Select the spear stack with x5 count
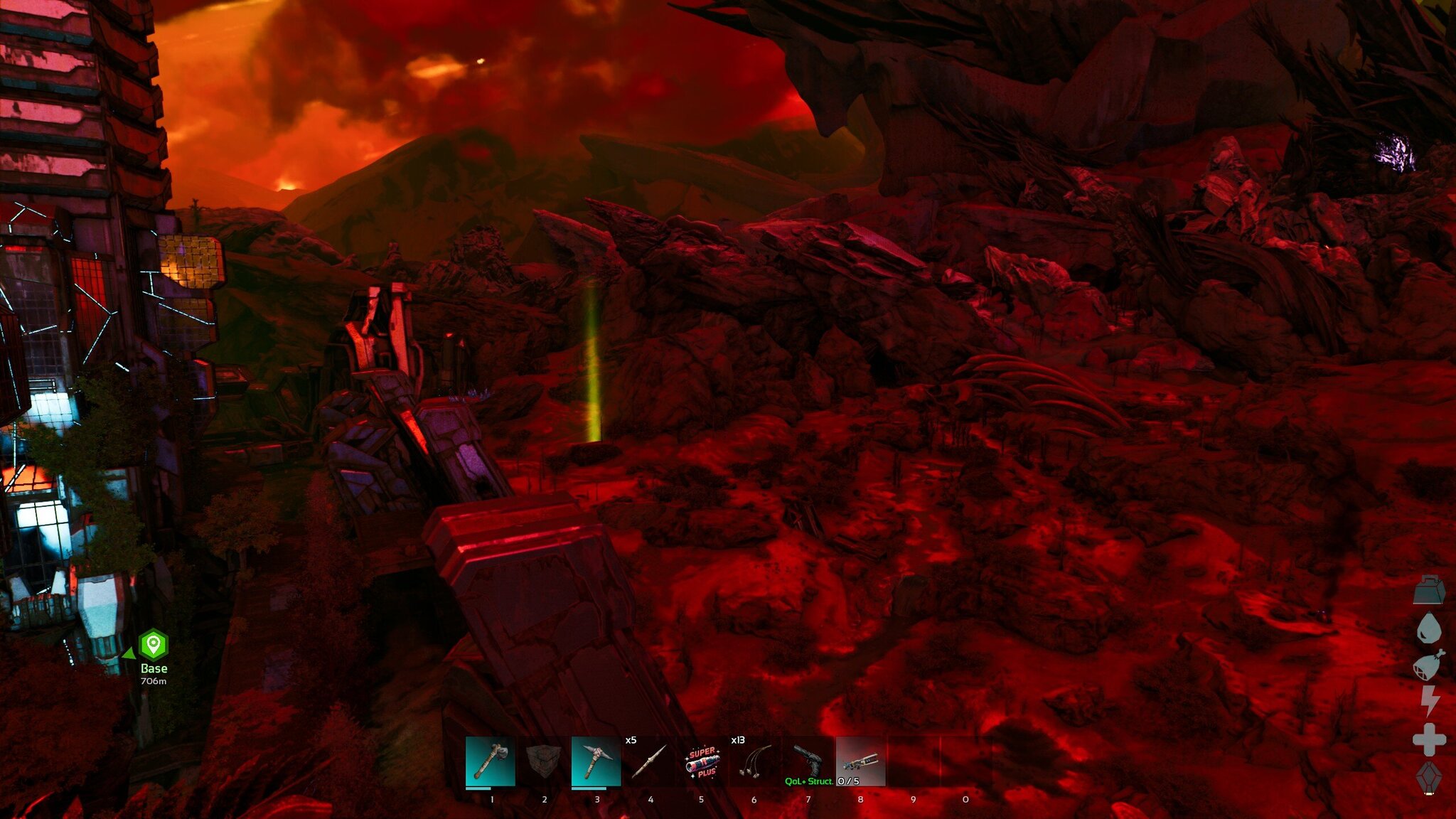Viewport: 1456px width, 819px height. click(x=649, y=761)
